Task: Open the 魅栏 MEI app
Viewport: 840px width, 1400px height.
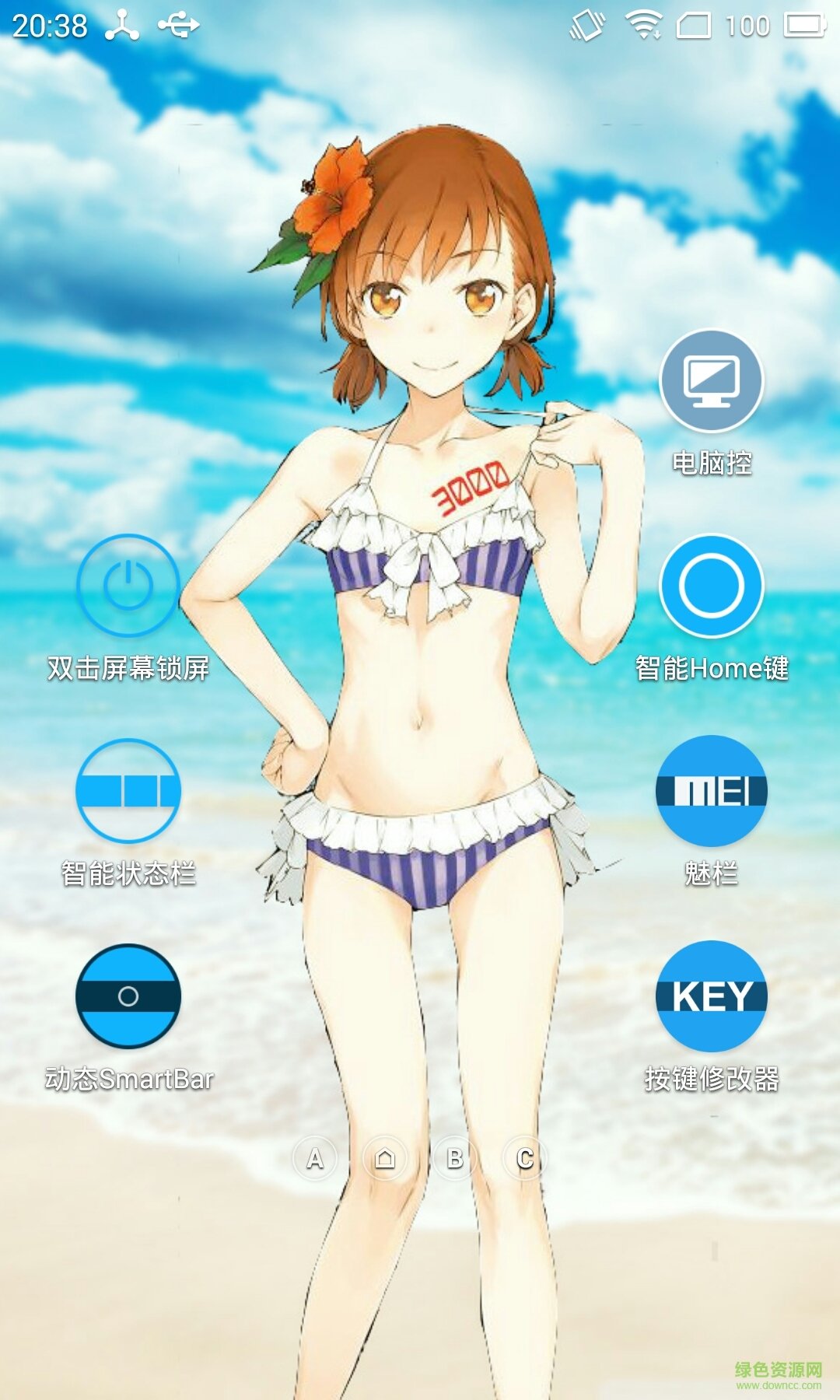Action: [711, 791]
